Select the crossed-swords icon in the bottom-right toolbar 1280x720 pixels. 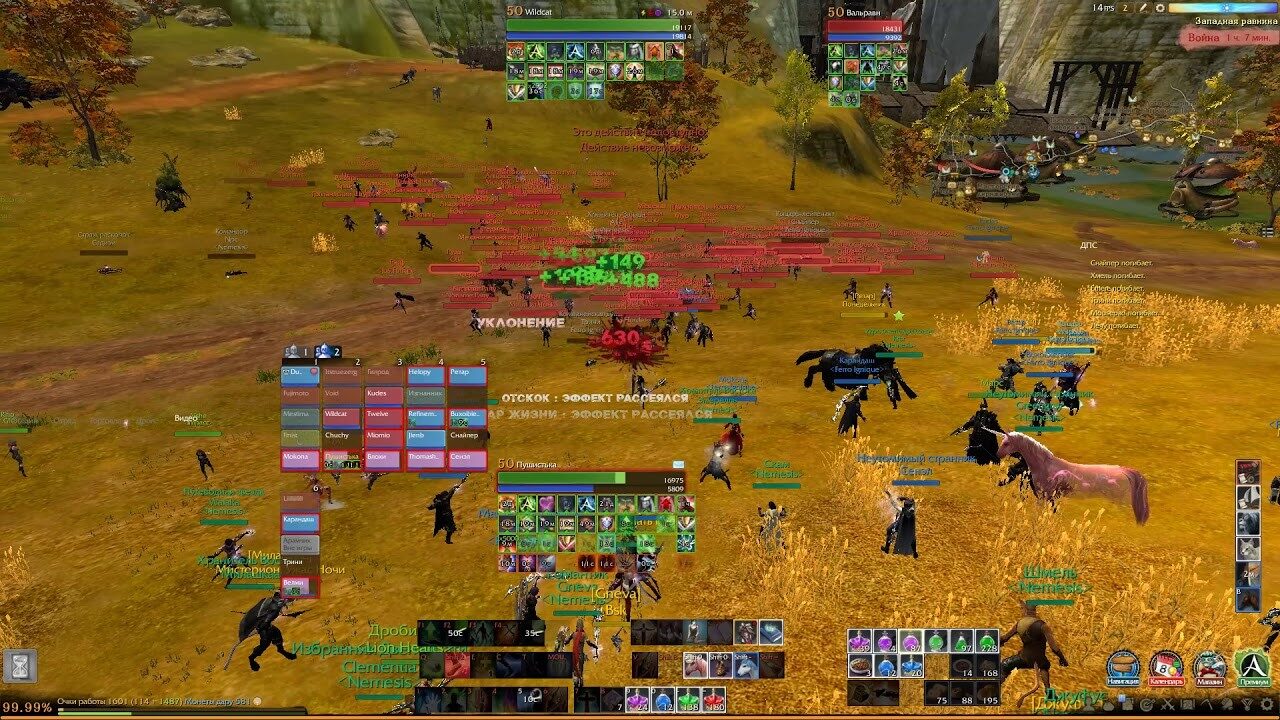(x=1169, y=704)
